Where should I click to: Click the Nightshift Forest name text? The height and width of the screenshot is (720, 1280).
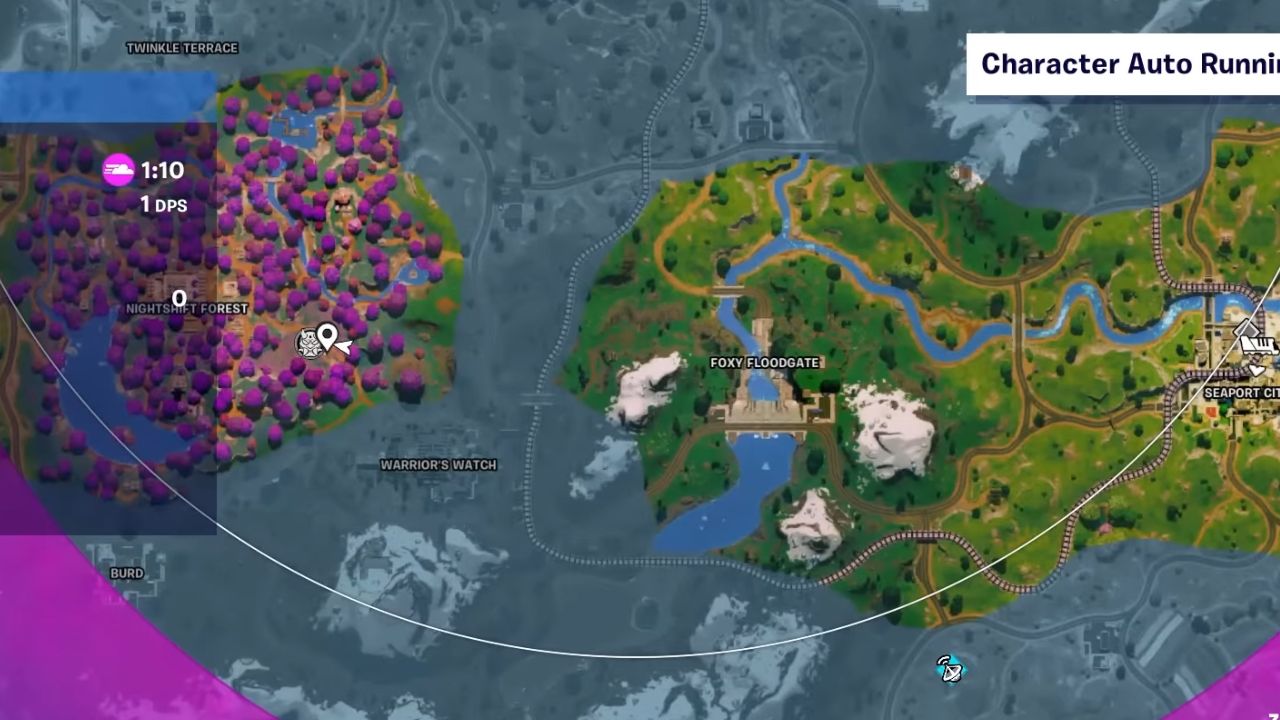click(187, 309)
